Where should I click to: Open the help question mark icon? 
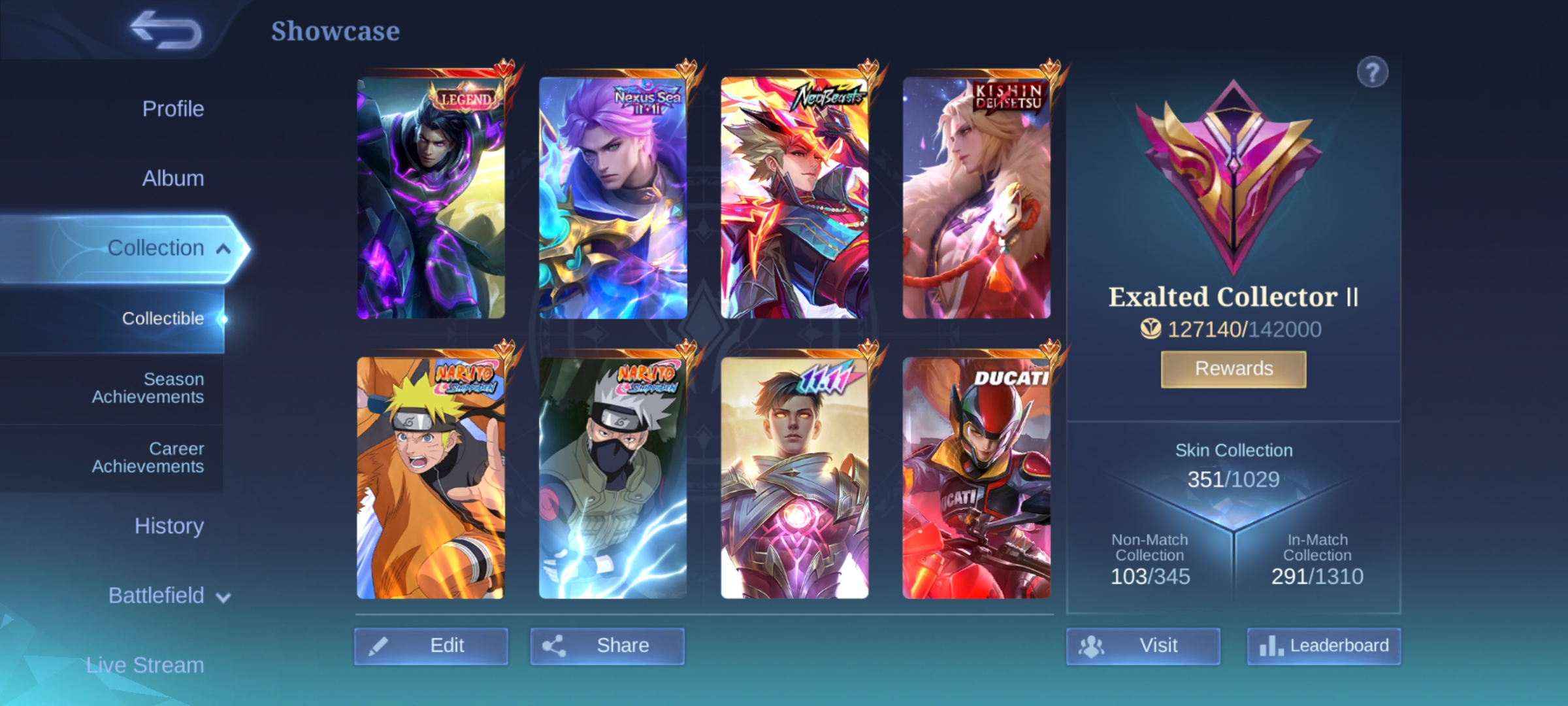(x=1374, y=72)
